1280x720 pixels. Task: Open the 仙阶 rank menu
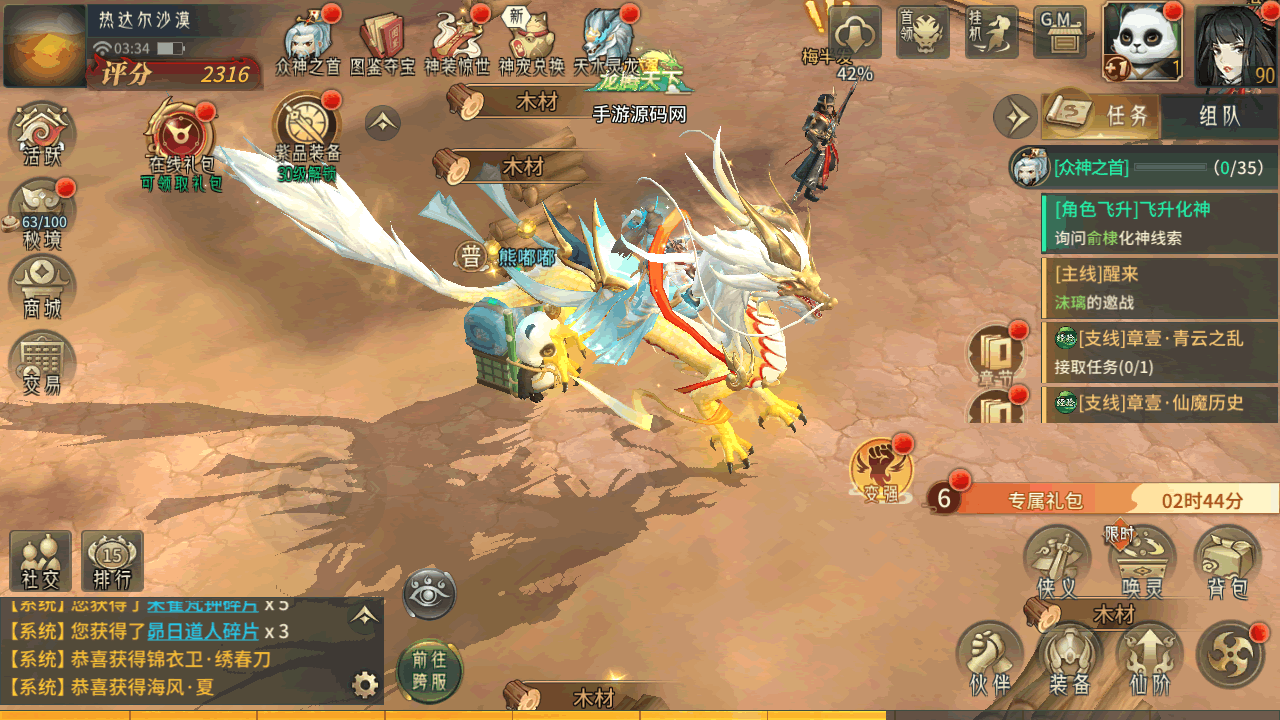tap(1149, 659)
